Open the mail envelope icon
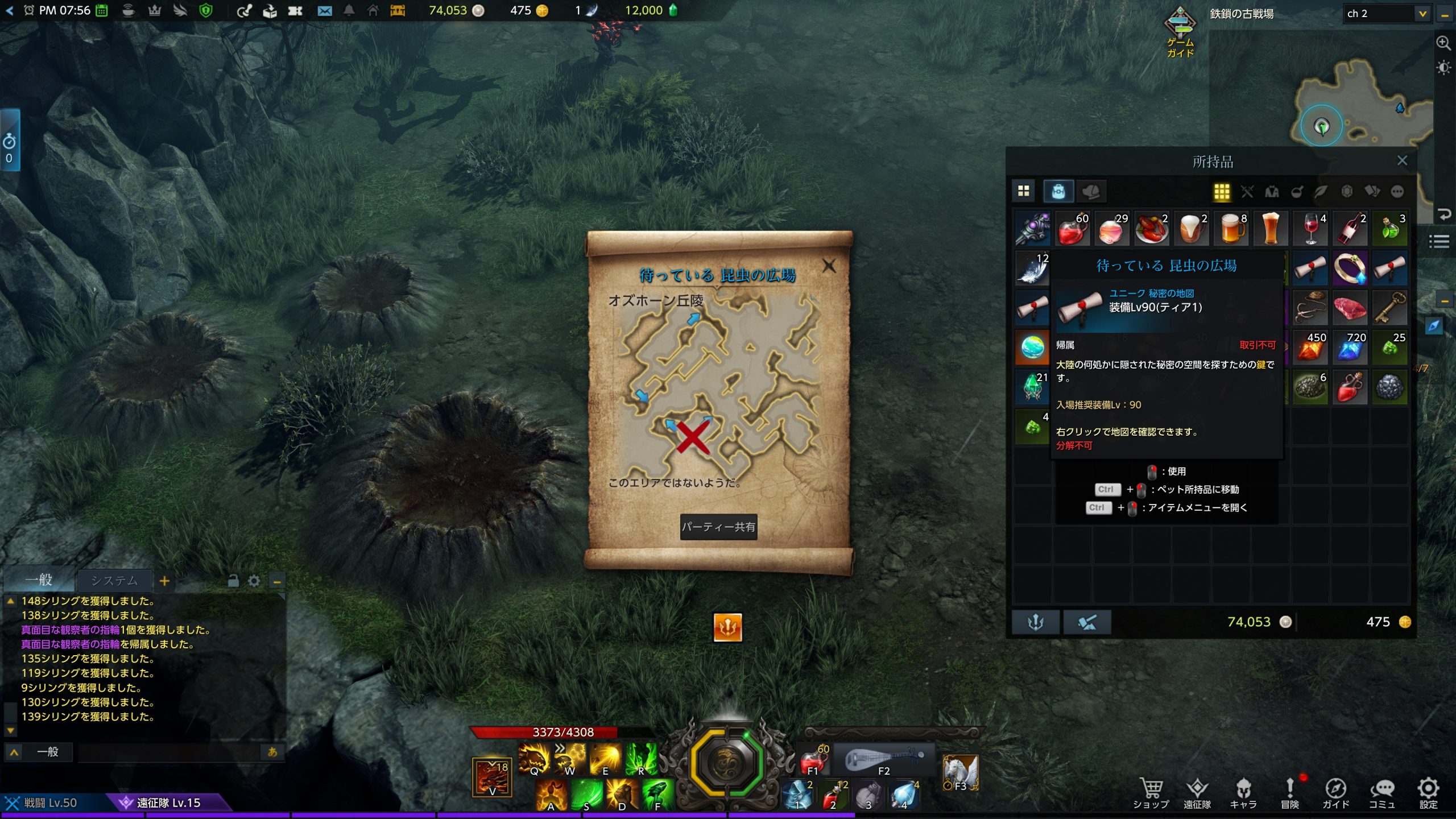The width and height of the screenshot is (1456, 819). [x=324, y=11]
